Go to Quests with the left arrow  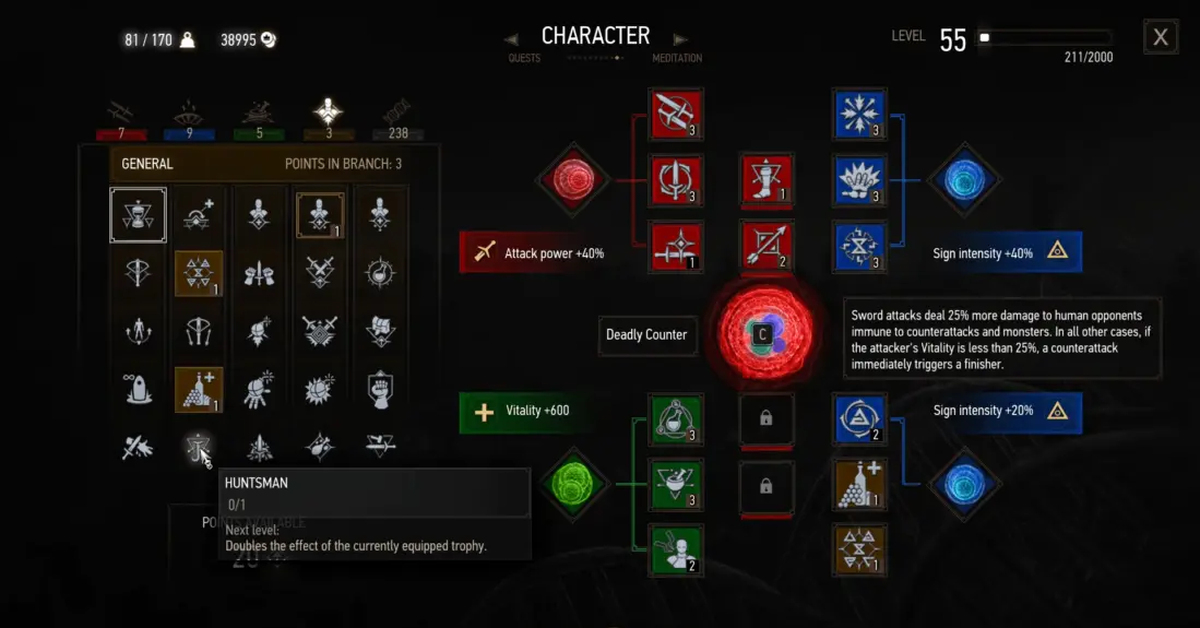512,40
